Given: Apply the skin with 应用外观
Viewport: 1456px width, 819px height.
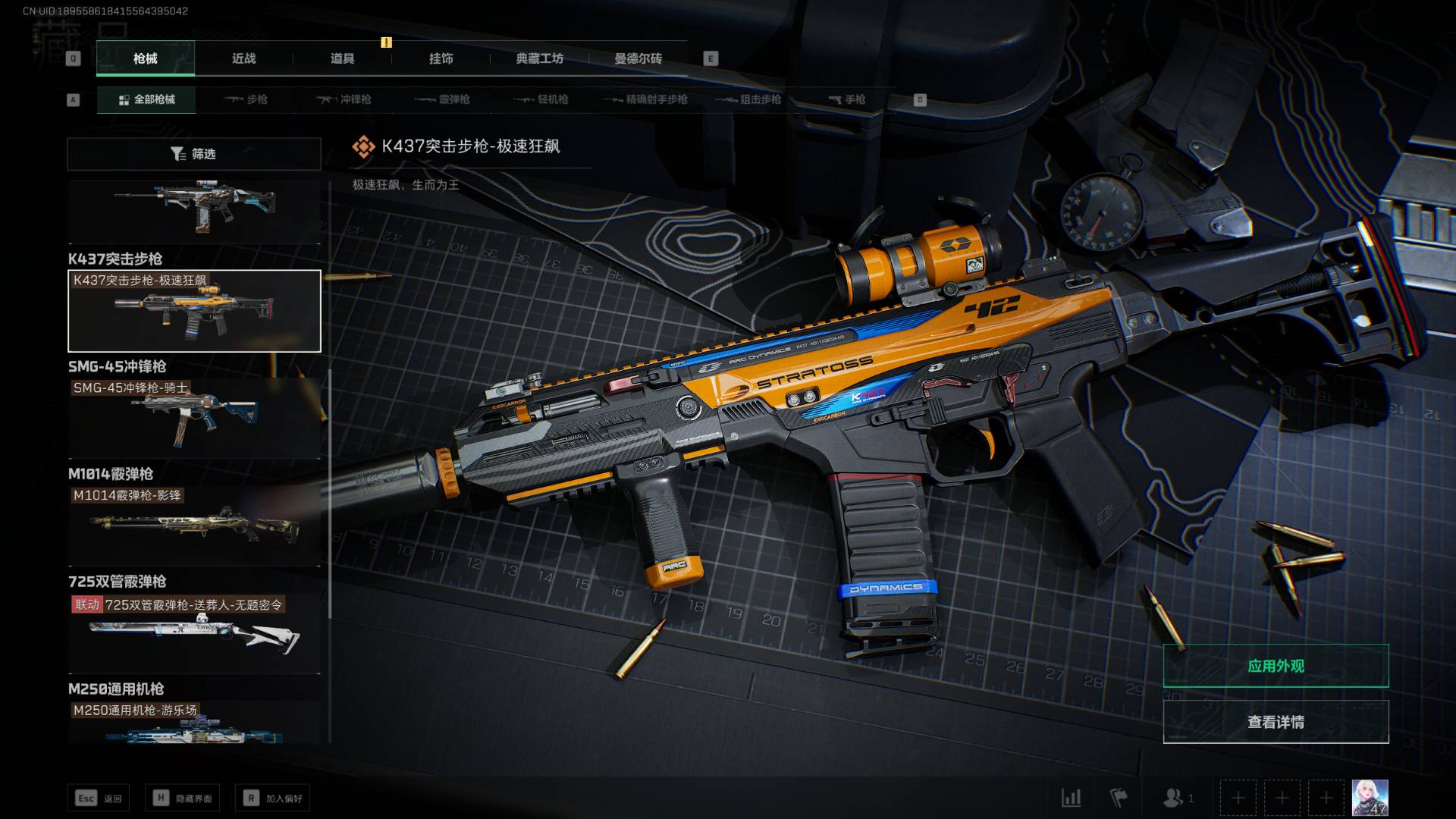Looking at the screenshot, I should 1276,666.
